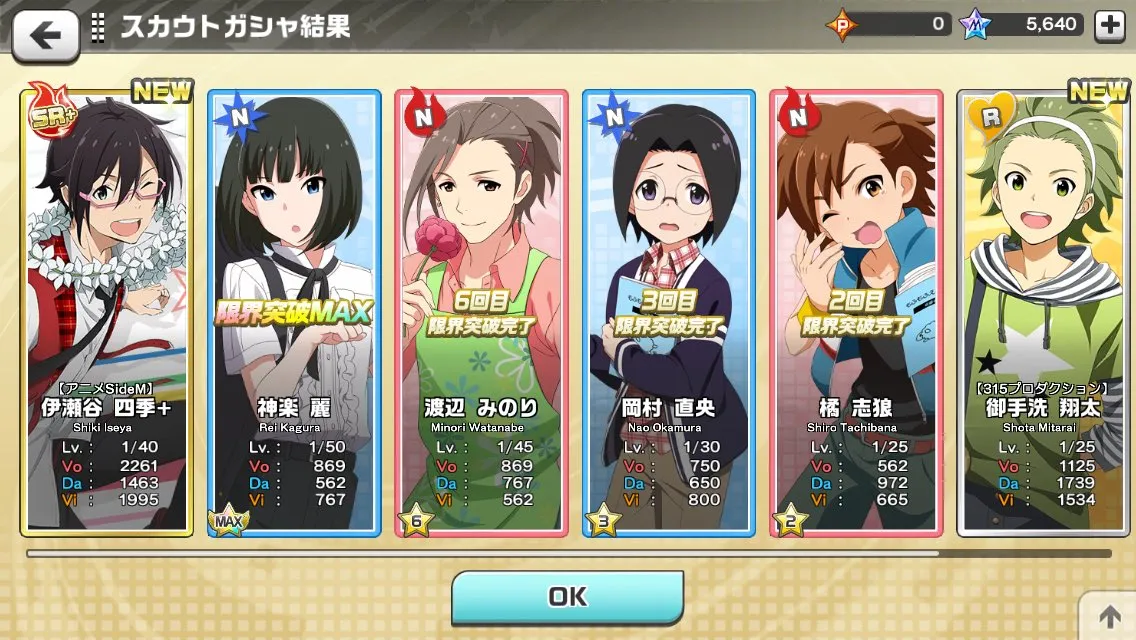Viewport: 1136px width, 640px height.
Task: Confirm results with the OK button
Action: tap(567, 597)
